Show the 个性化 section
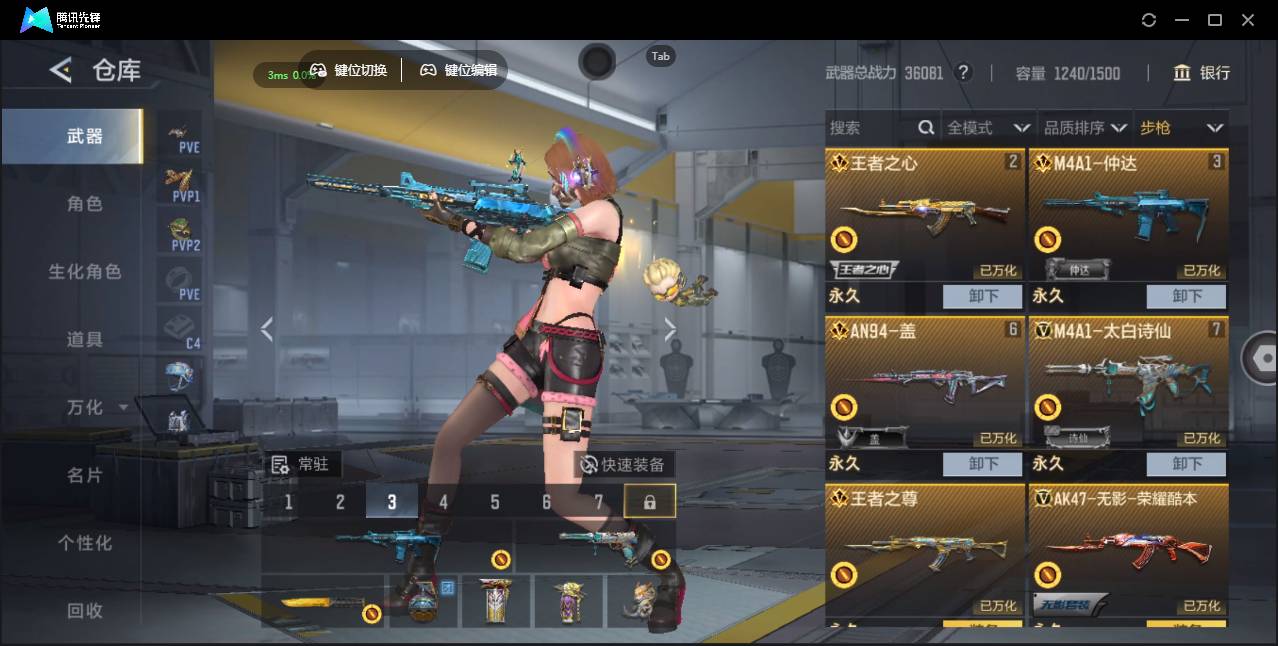This screenshot has height=646, width=1278. [x=84, y=543]
